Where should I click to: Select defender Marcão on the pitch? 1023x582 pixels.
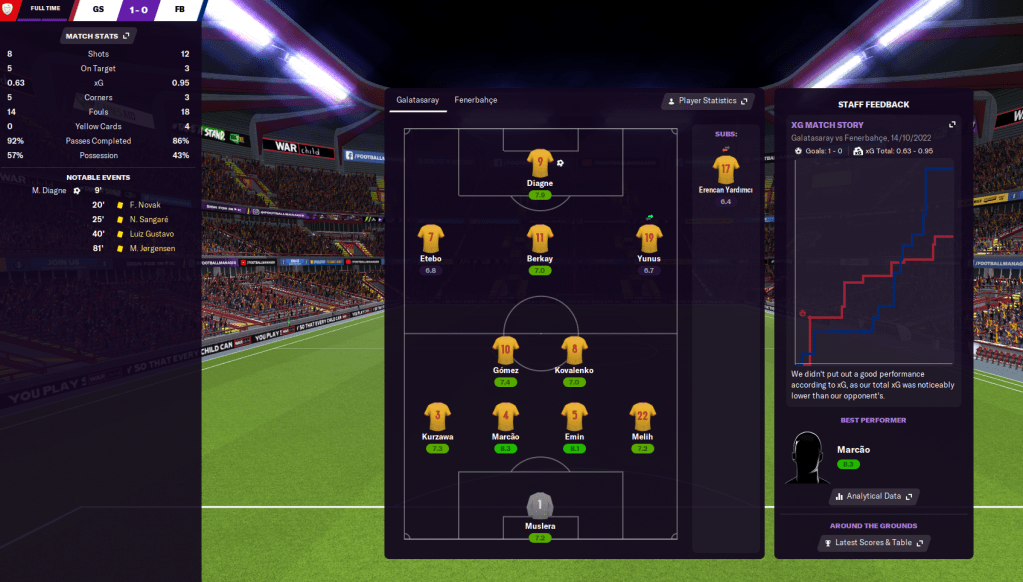[505, 416]
